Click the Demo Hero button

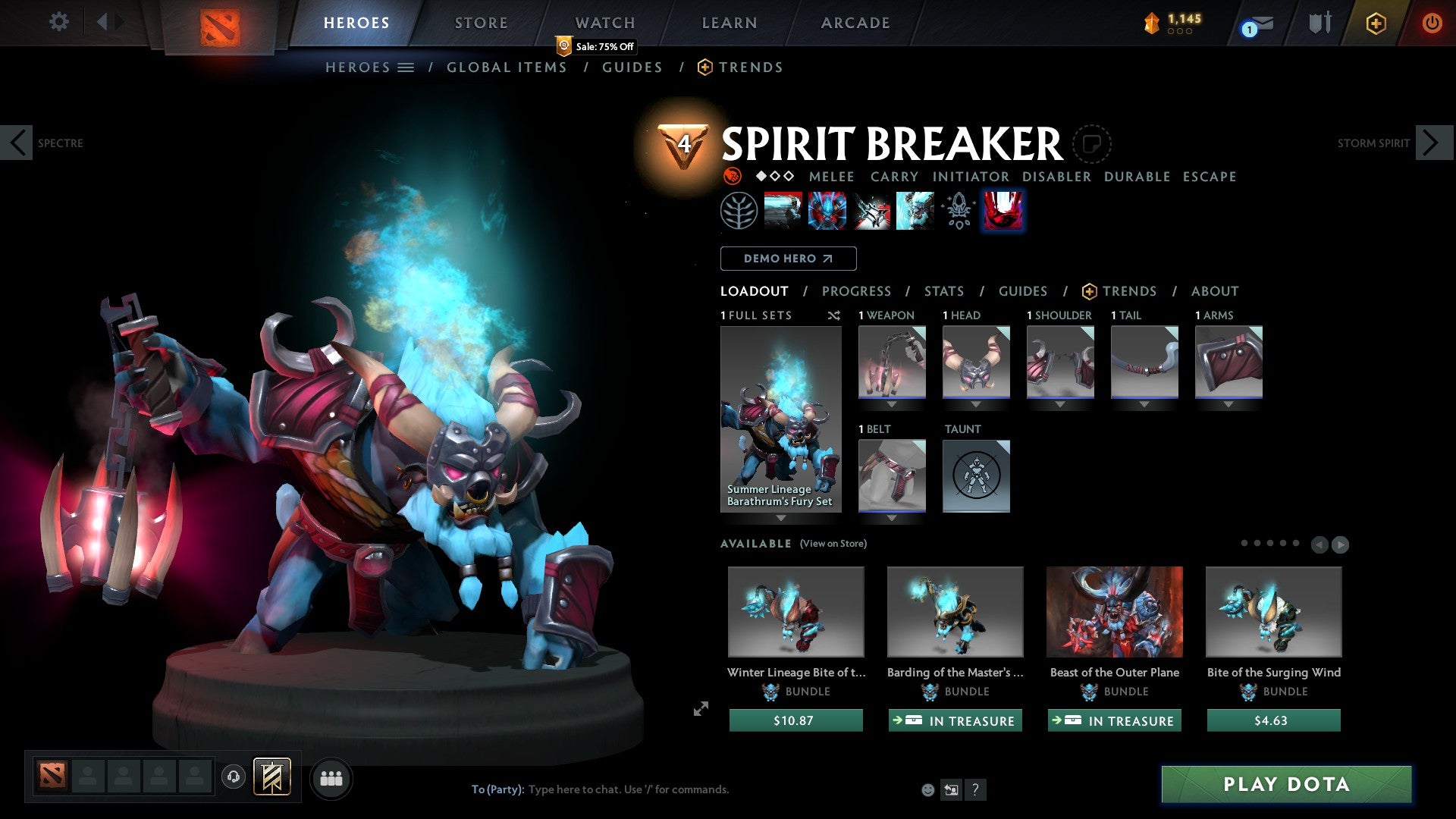788,259
